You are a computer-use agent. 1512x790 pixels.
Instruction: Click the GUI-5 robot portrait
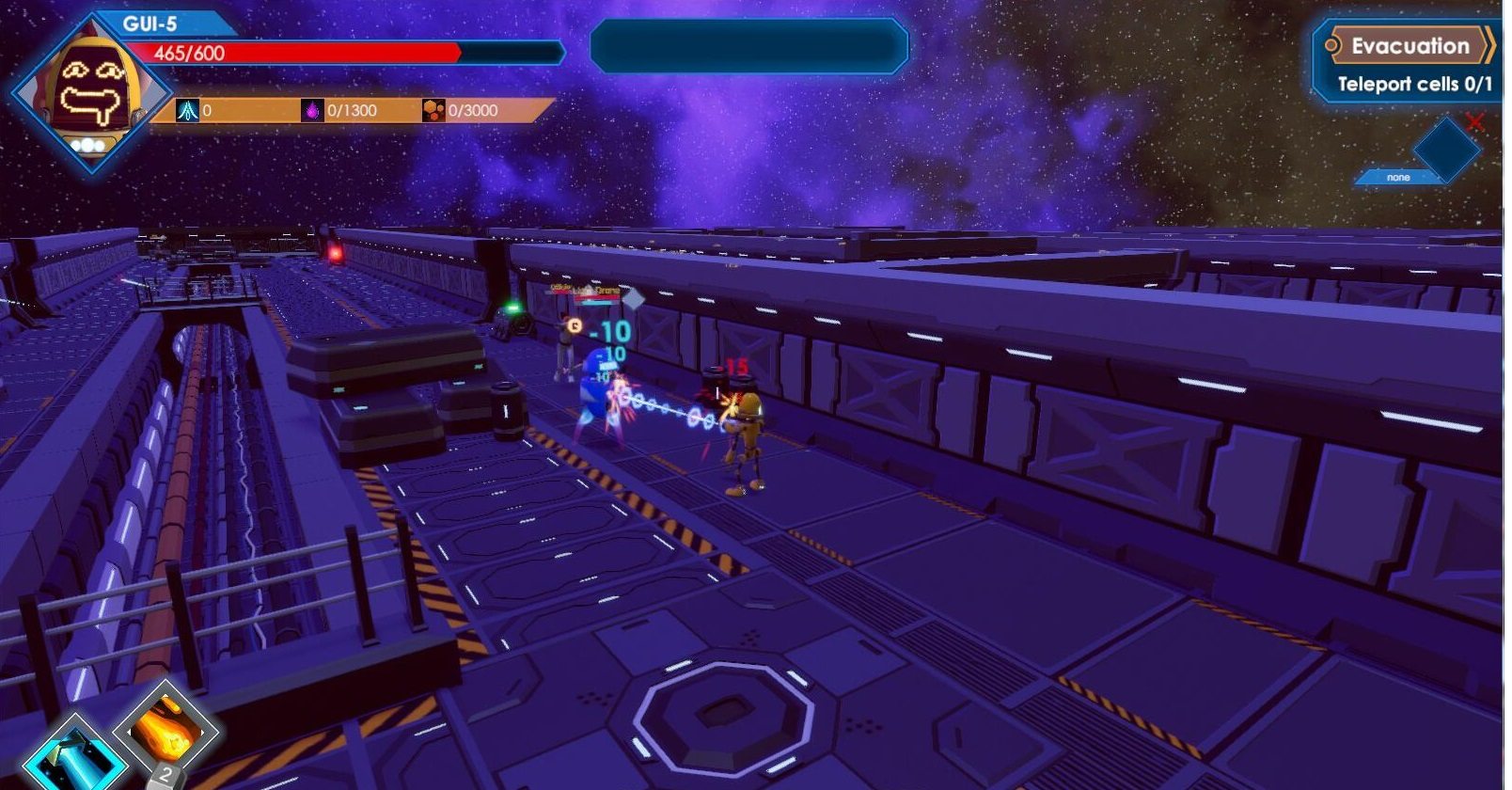(x=92, y=94)
